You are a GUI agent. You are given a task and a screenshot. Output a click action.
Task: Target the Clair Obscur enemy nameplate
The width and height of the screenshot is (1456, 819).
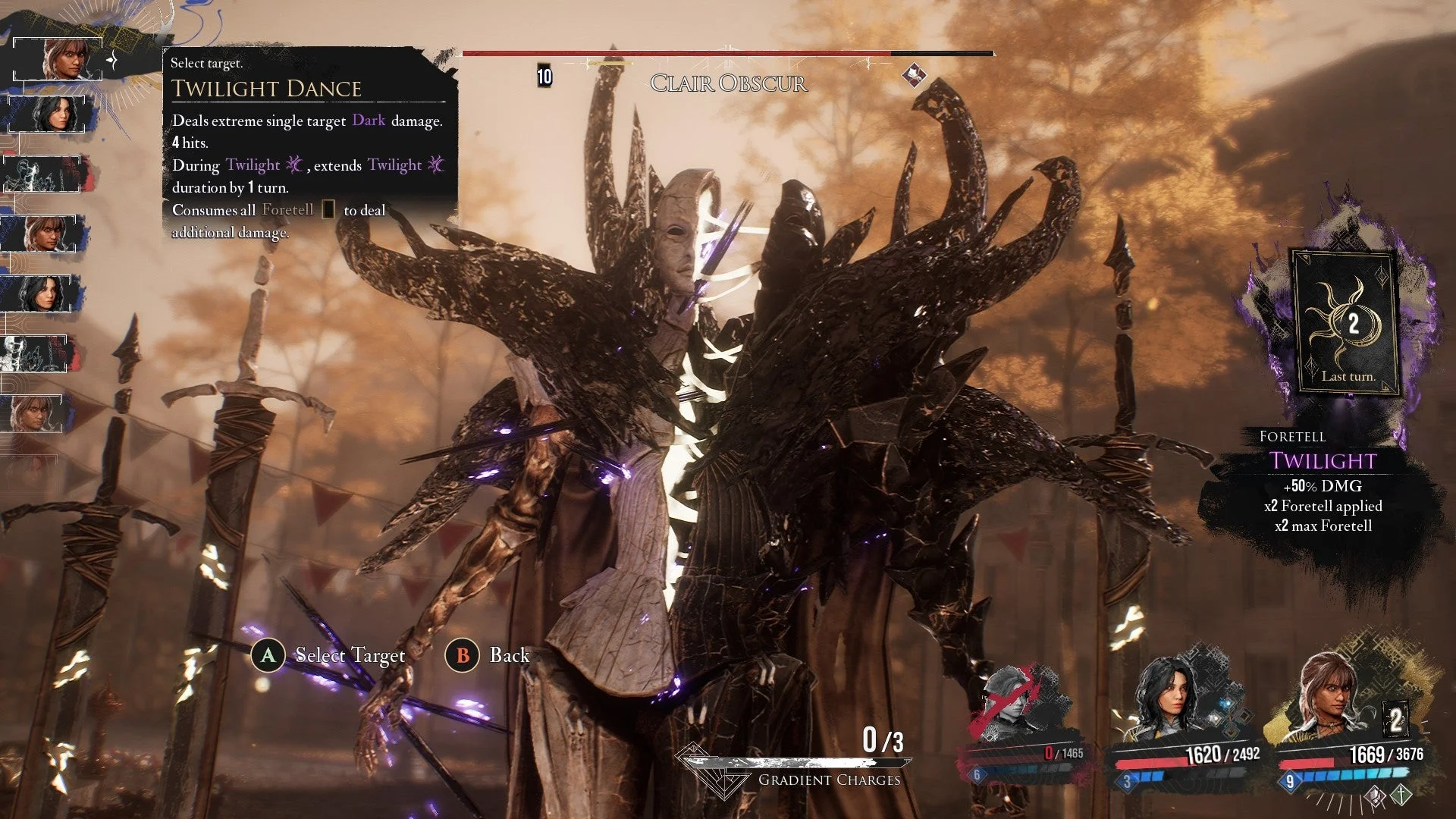tap(728, 83)
